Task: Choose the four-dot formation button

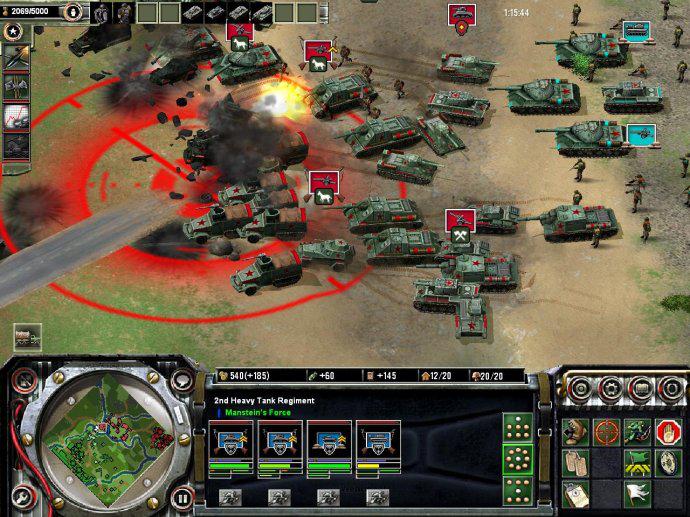Action: pos(518,429)
